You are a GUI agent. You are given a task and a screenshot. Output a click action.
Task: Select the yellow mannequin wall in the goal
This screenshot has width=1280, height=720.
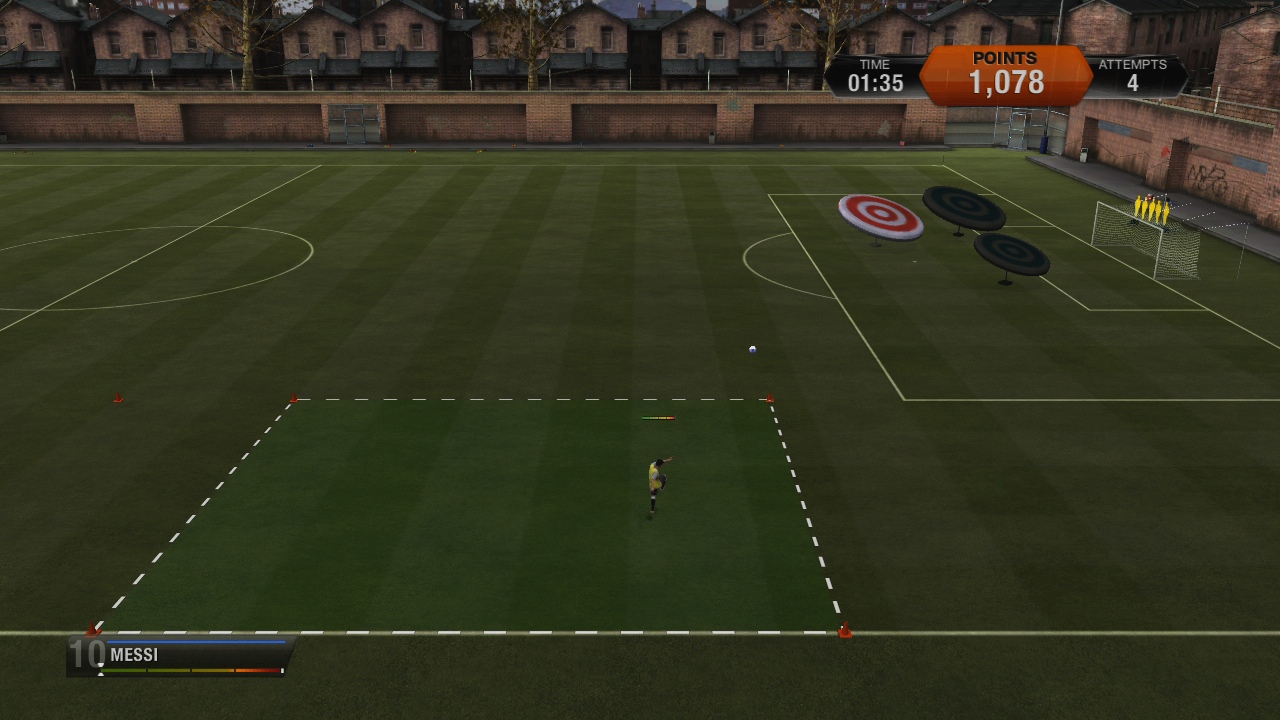coord(1150,207)
